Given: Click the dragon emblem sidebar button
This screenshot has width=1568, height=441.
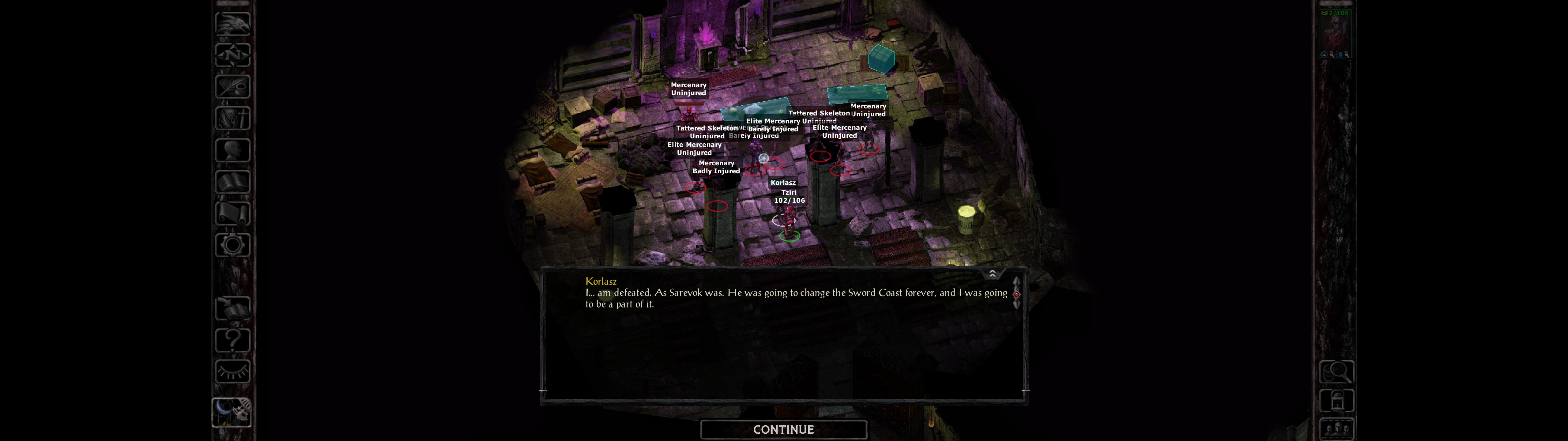Looking at the screenshot, I should click(x=232, y=24).
